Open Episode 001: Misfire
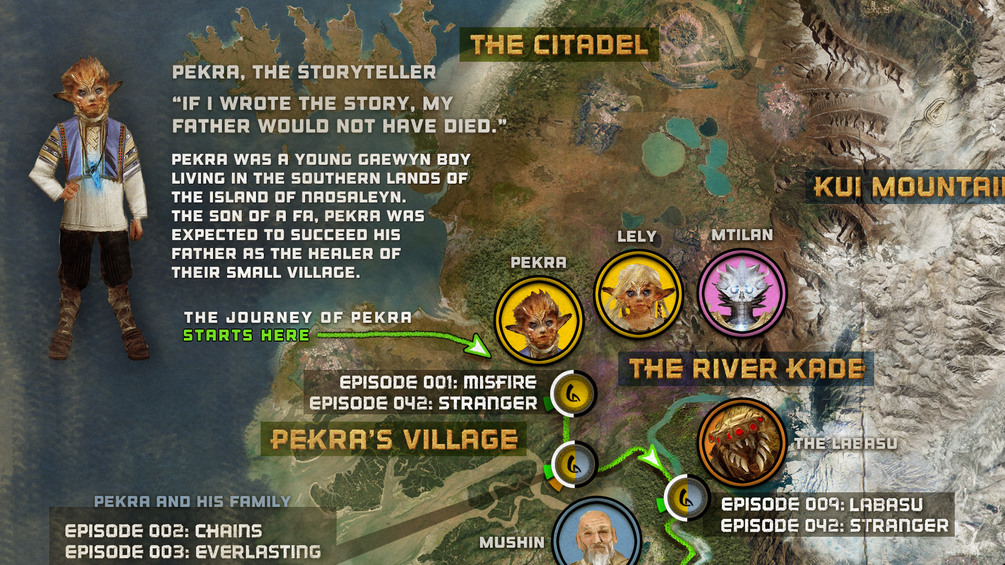Screen dimensions: 1005x565 (438, 383)
